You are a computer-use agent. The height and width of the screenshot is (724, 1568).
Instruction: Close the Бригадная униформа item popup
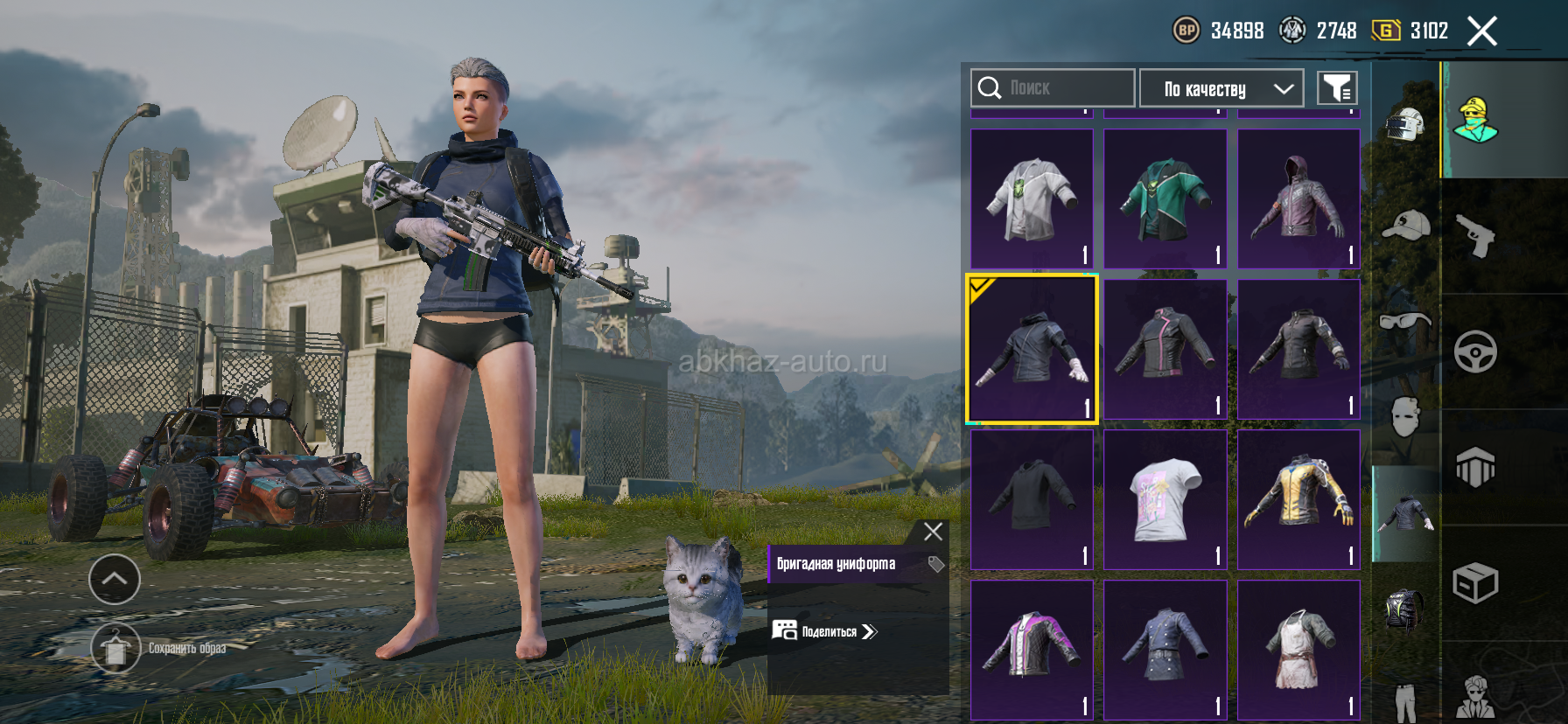tap(933, 531)
